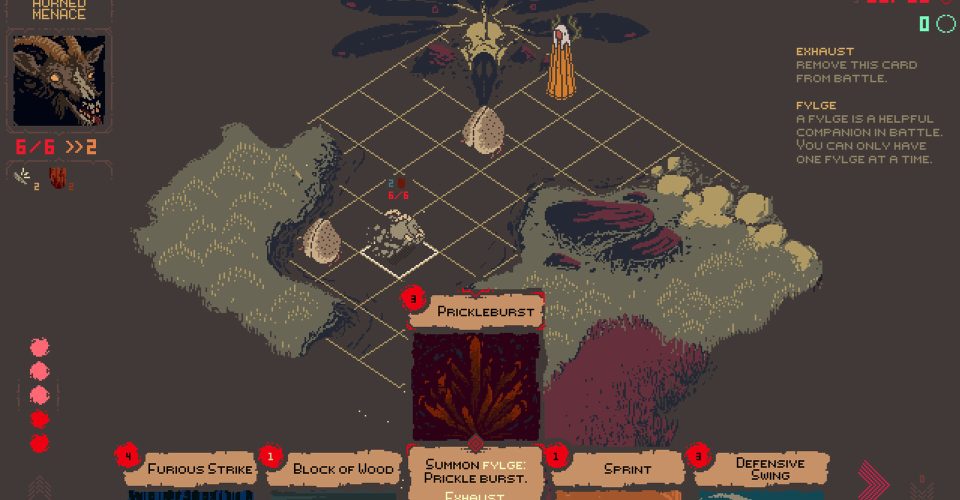The width and height of the screenshot is (960, 500).
Task: Inspect the Horned Menace enemy portrait
Action: click(x=59, y=81)
